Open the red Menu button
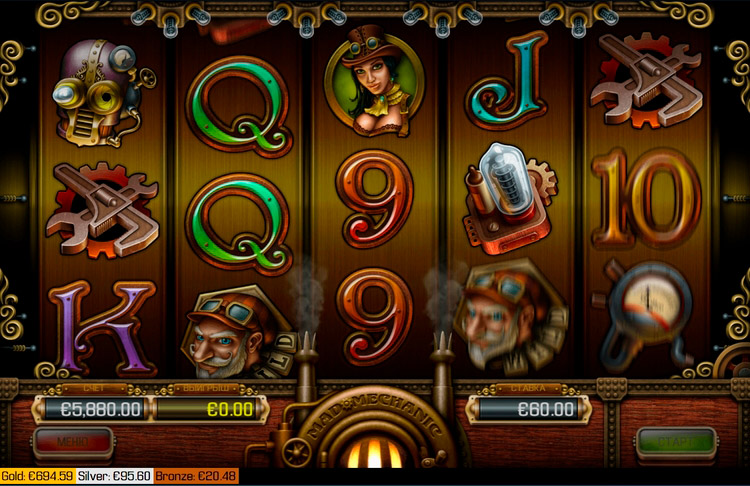Image resolution: width=750 pixels, height=486 pixels. coord(73,440)
